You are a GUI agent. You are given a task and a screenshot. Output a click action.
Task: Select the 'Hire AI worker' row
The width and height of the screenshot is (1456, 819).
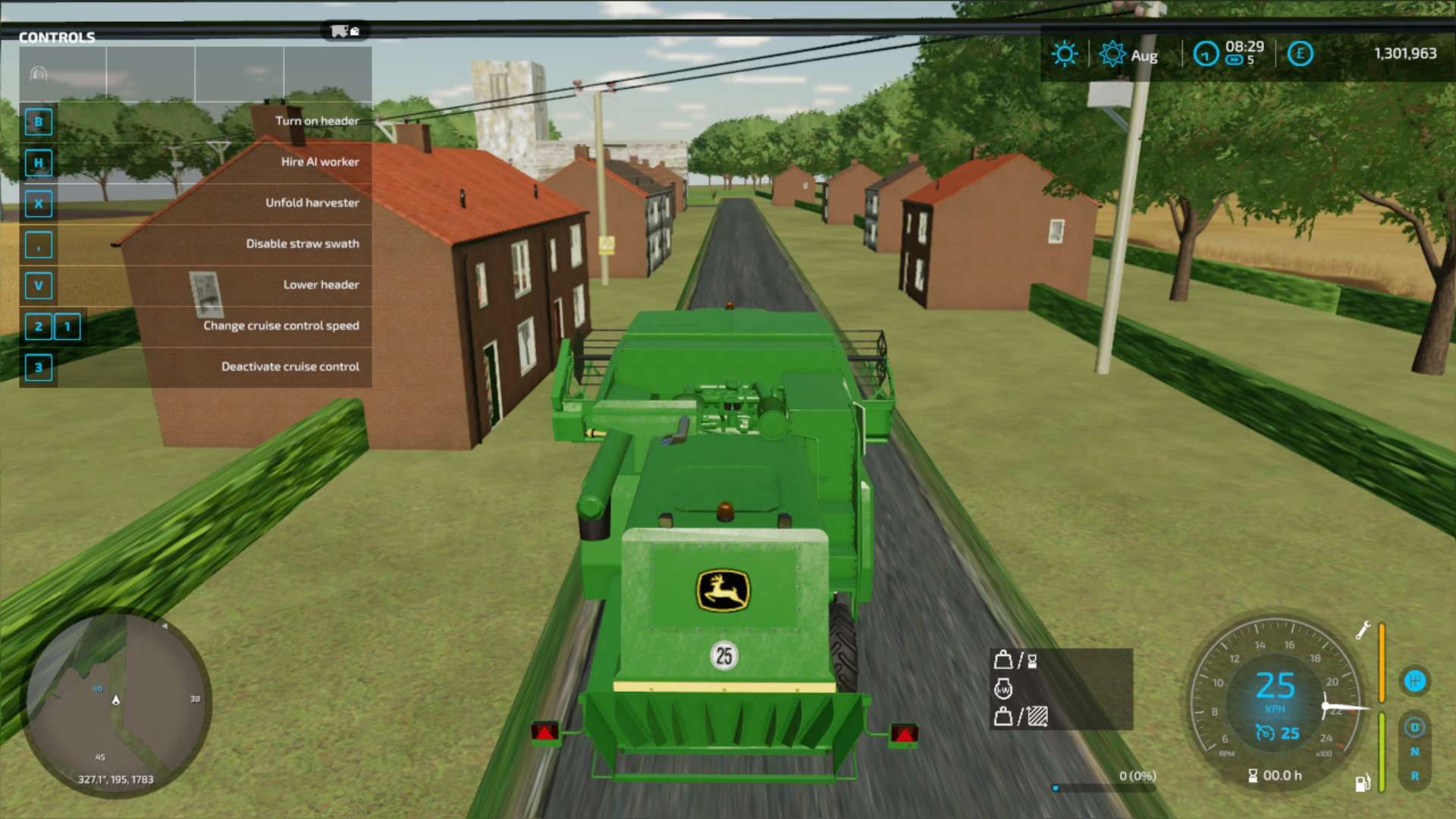pyautogui.click(x=196, y=162)
